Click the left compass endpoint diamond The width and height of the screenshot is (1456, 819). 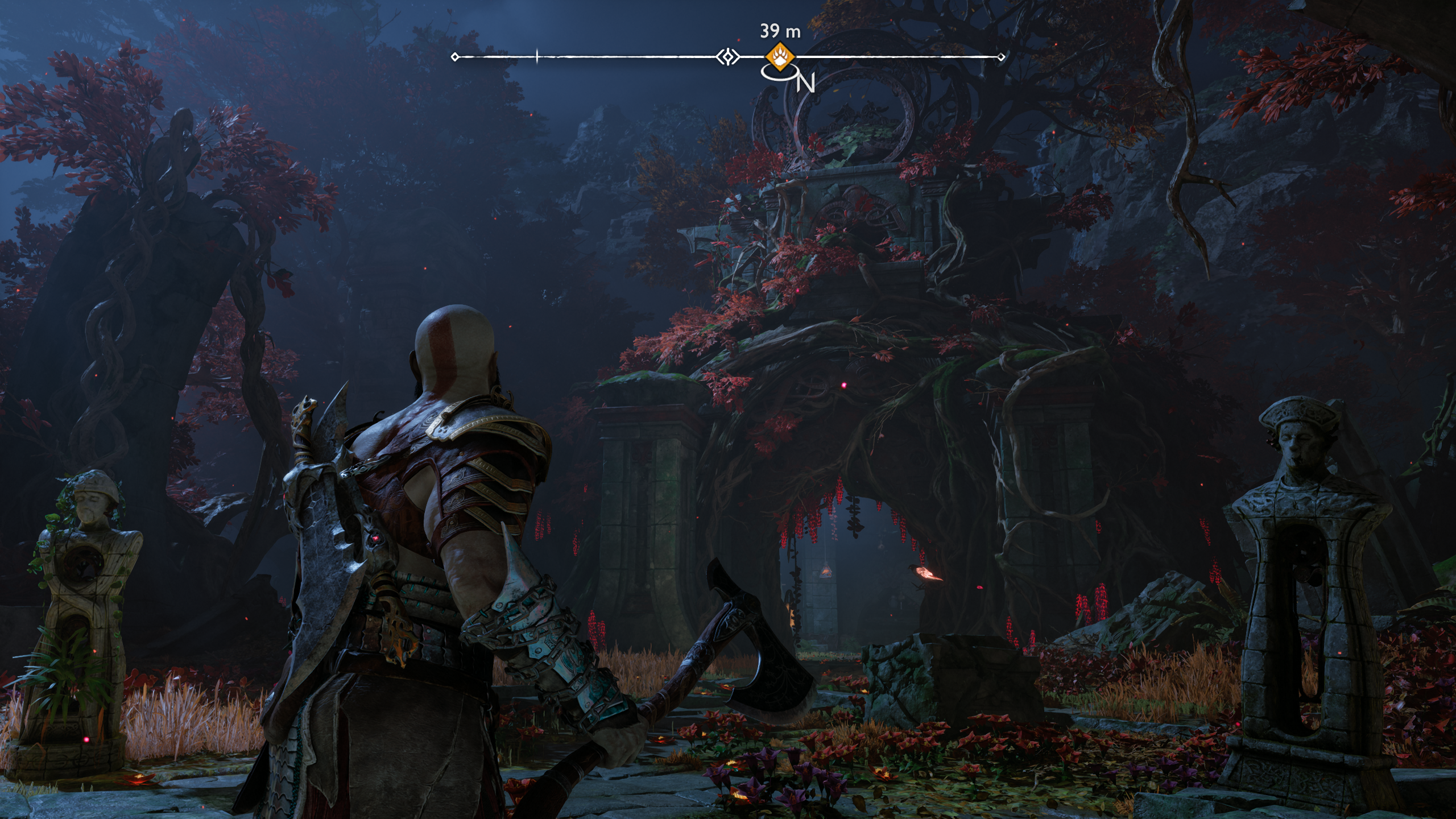click(454, 57)
